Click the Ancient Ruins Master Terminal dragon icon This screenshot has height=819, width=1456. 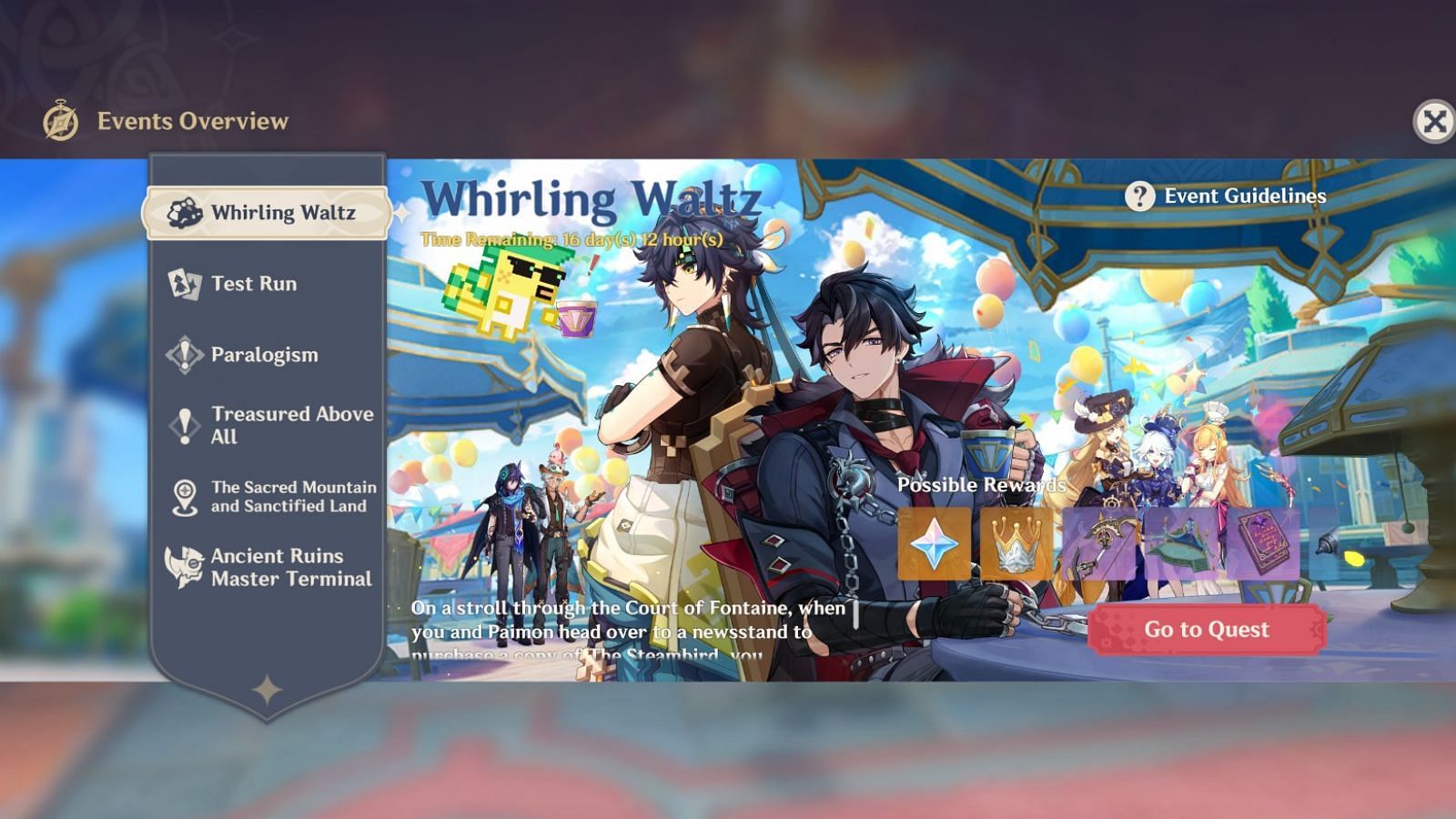click(184, 566)
